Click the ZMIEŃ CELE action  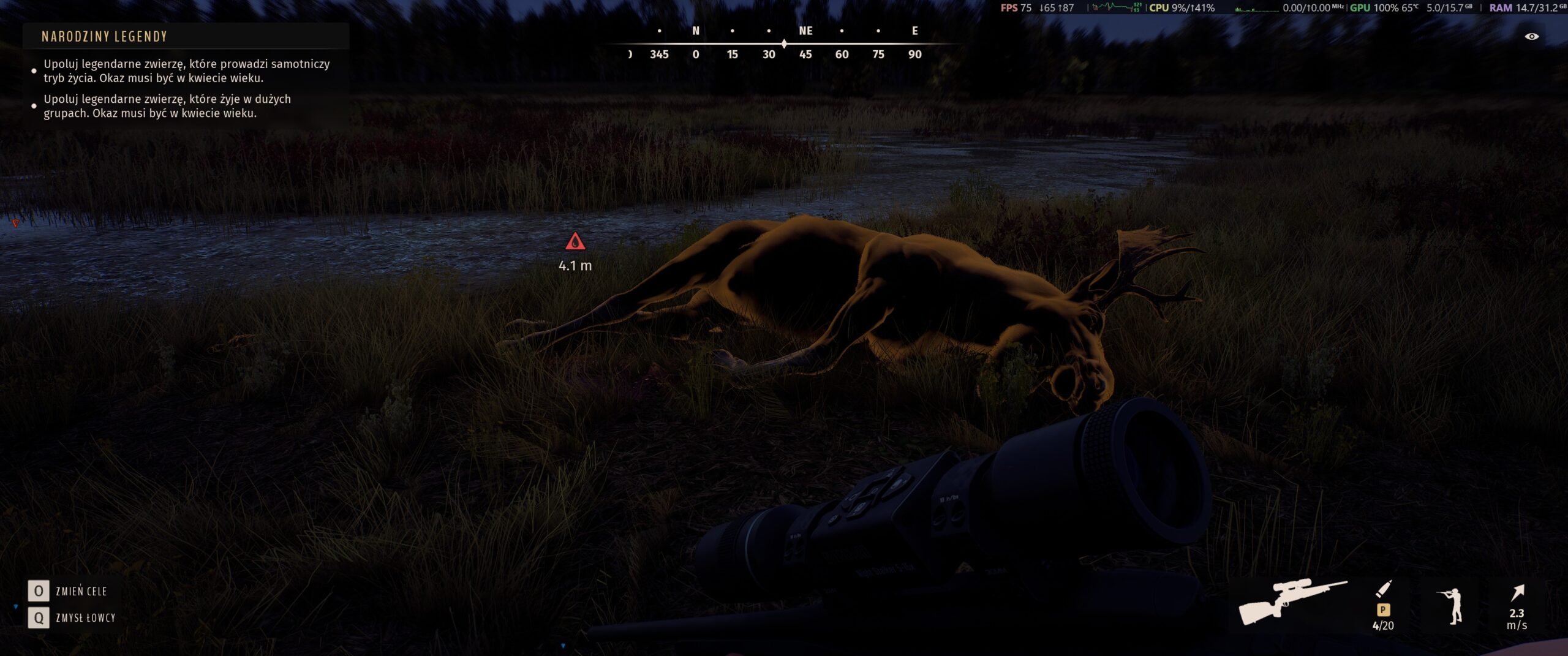[80, 592]
